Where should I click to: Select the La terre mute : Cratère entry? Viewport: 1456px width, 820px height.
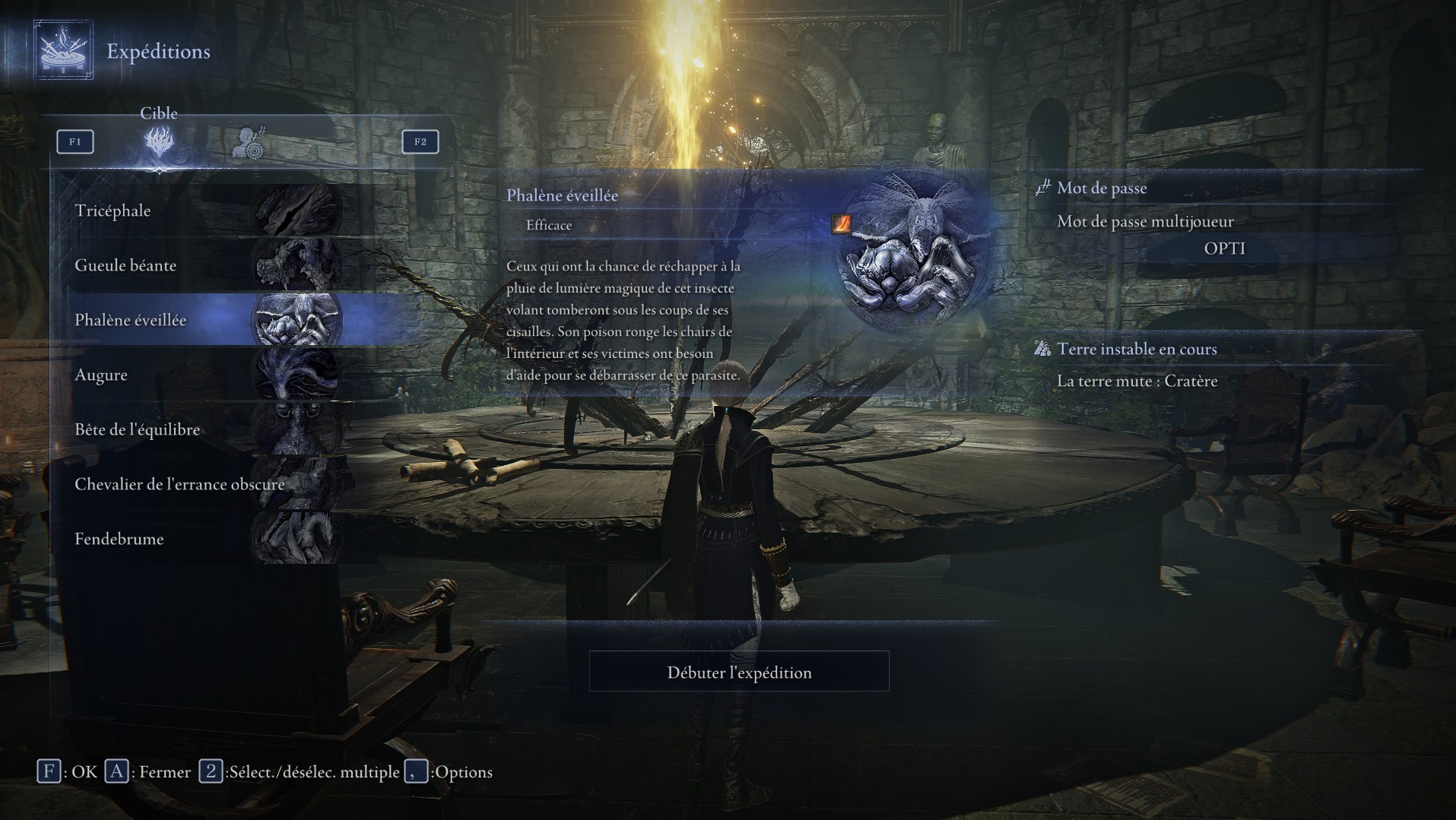tap(1138, 381)
